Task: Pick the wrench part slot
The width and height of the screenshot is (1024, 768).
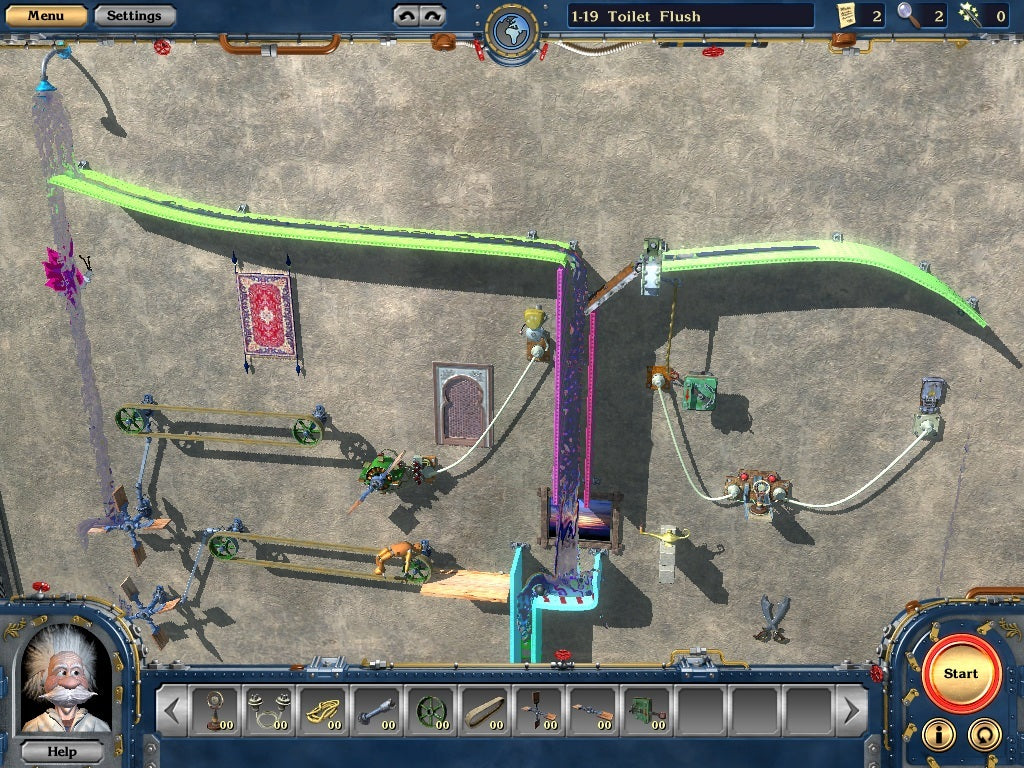Action: pos(376,711)
